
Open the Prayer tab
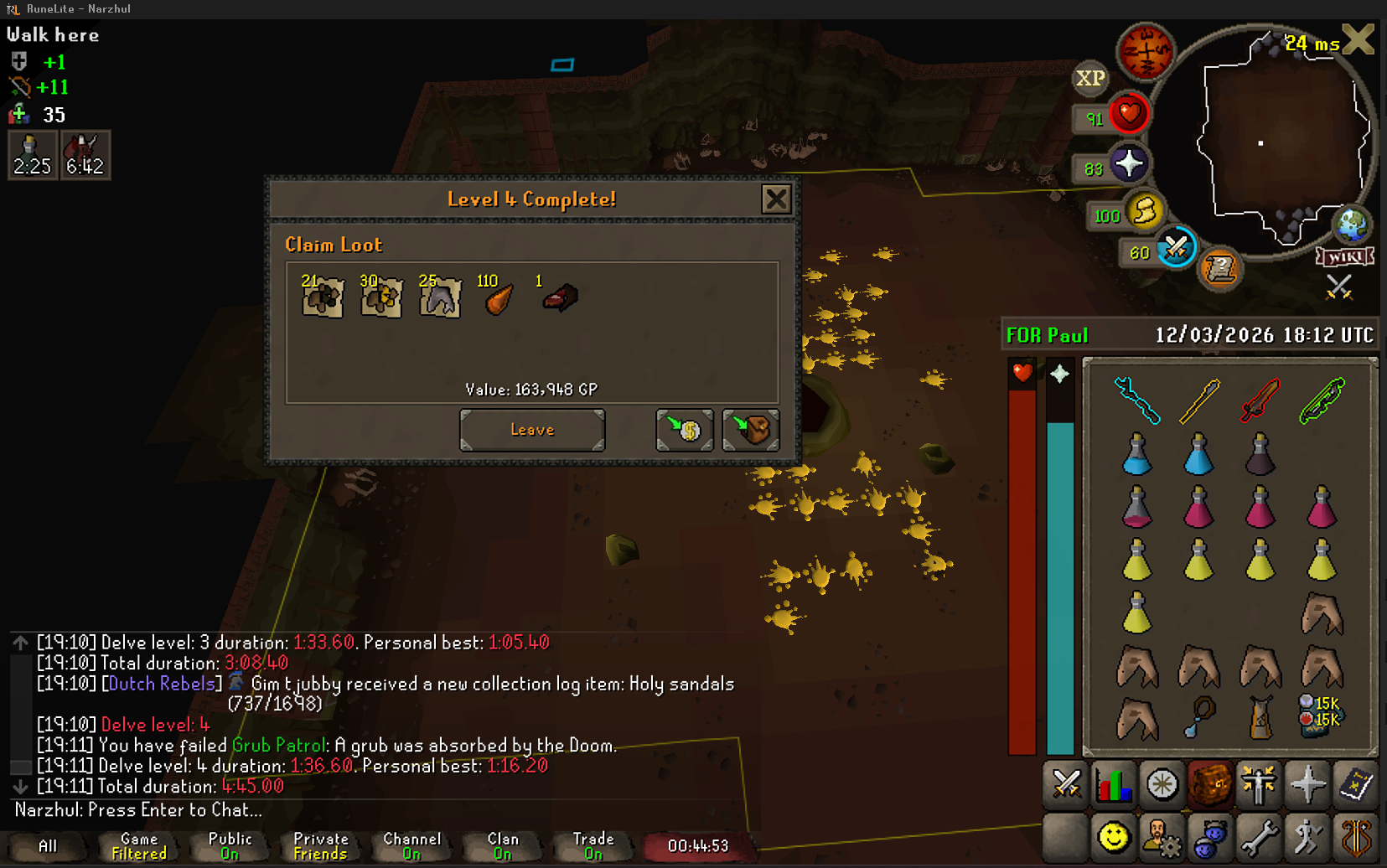(x=1307, y=785)
